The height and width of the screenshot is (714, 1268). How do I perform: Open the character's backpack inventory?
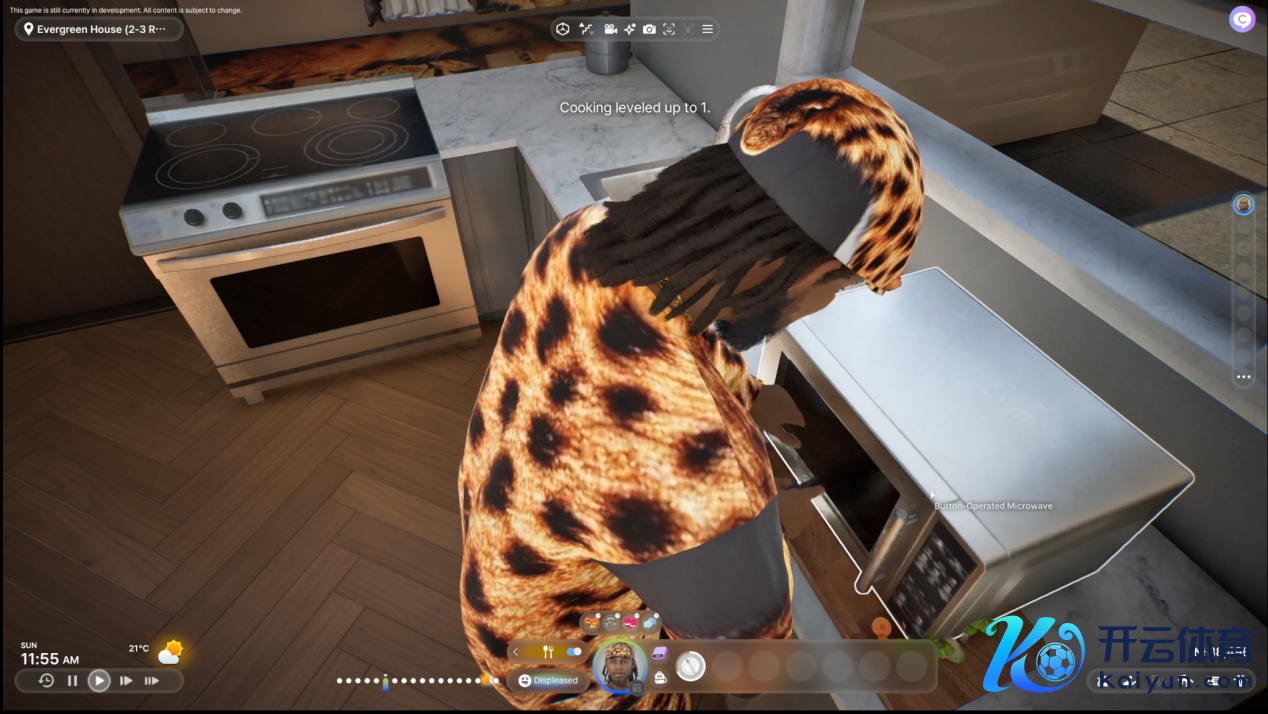pyautogui.click(x=660, y=678)
